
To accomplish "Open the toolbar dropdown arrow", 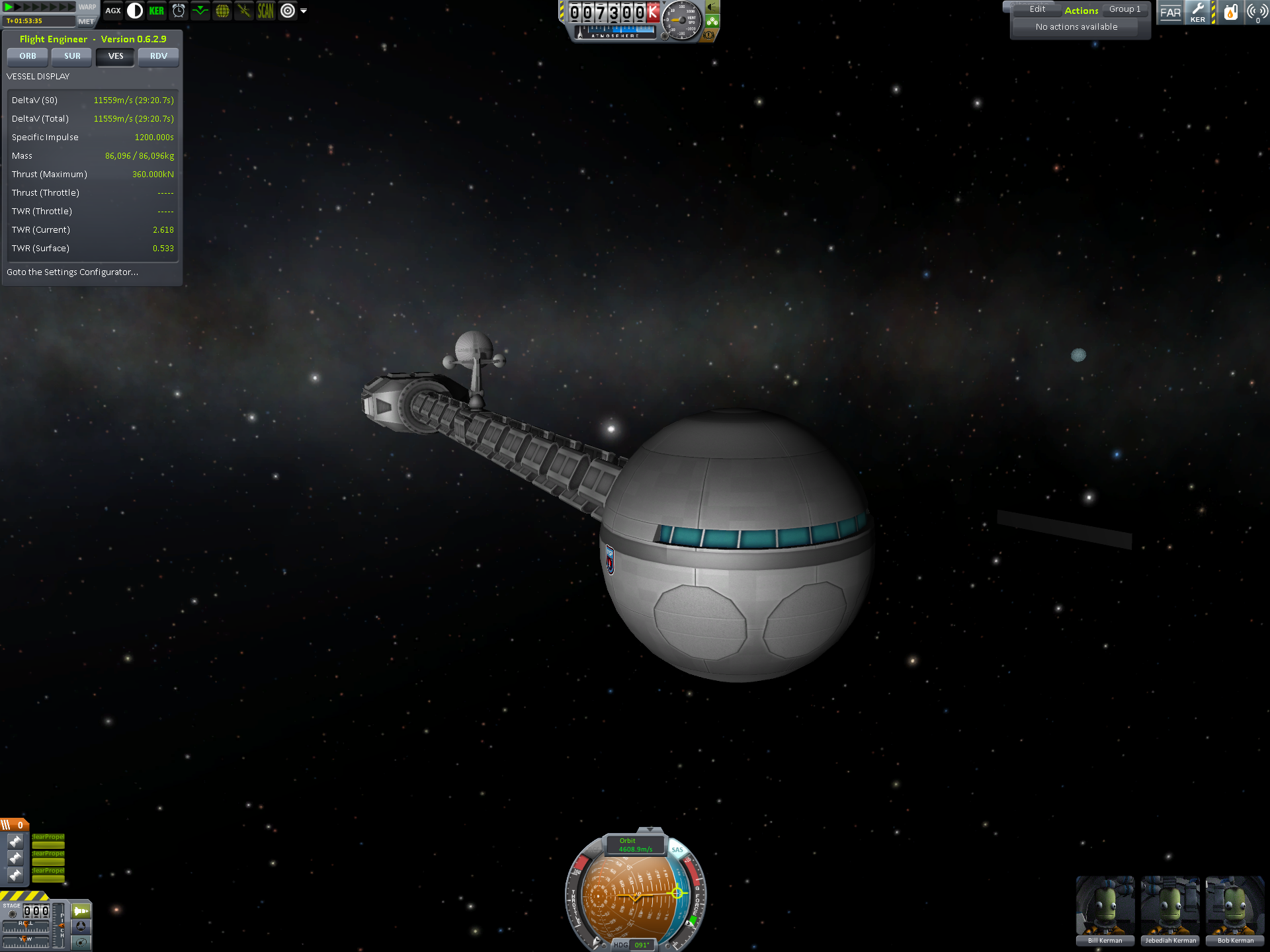I will (x=304, y=11).
